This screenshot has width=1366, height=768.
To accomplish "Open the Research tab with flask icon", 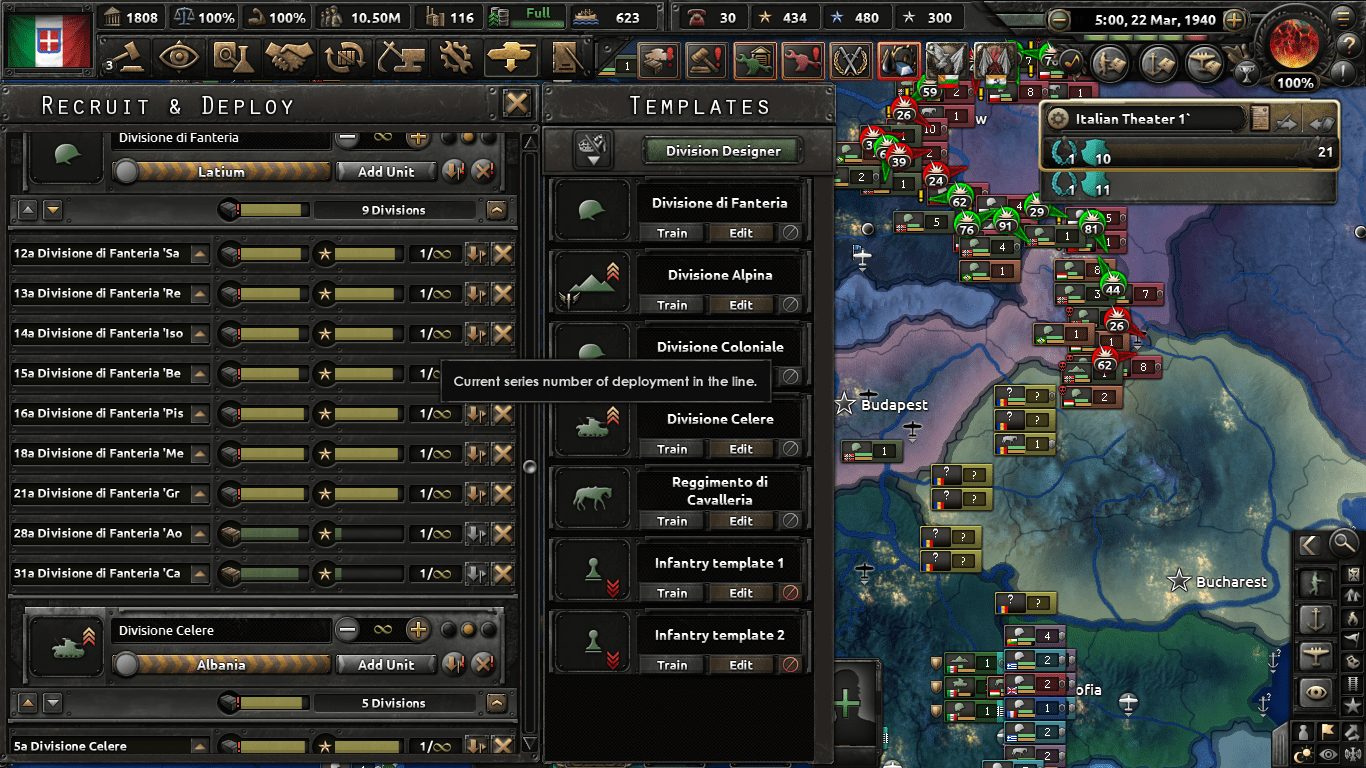I will (233, 57).
